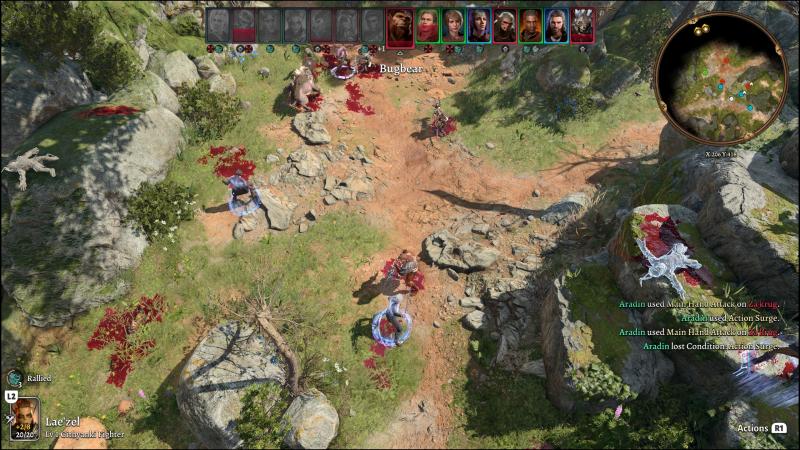Inspect the Rallied condition icon
This screenshot has height=450, width=800.
click(14, 378)
